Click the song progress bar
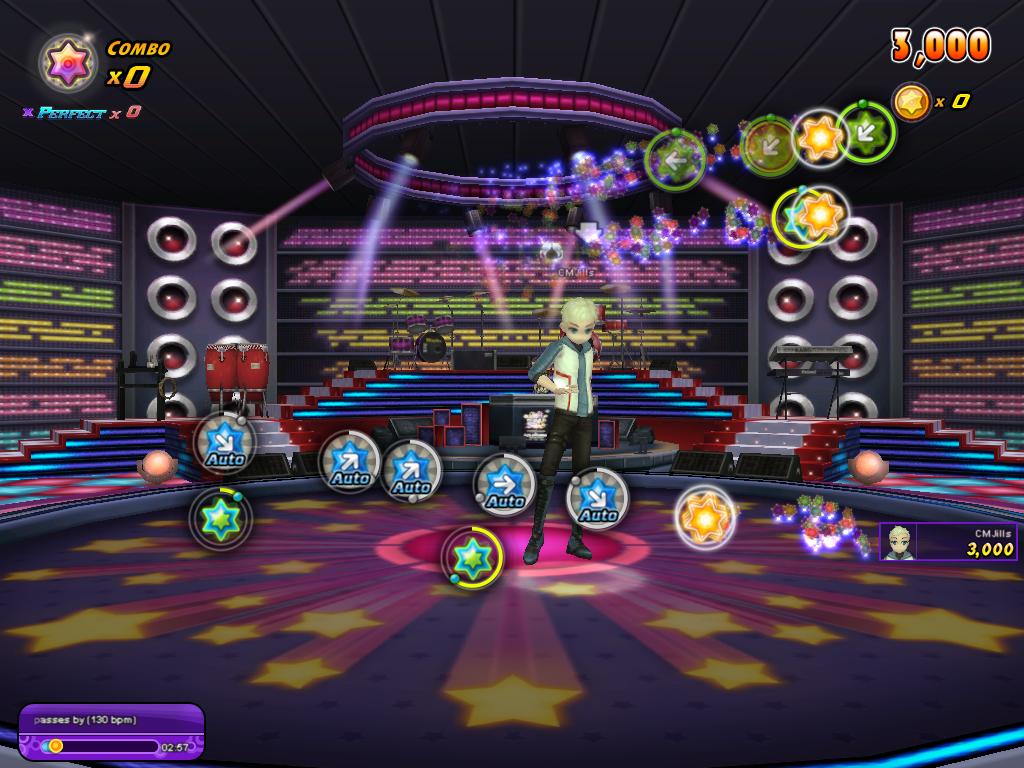1024x768 pixels. pos(100,746)
